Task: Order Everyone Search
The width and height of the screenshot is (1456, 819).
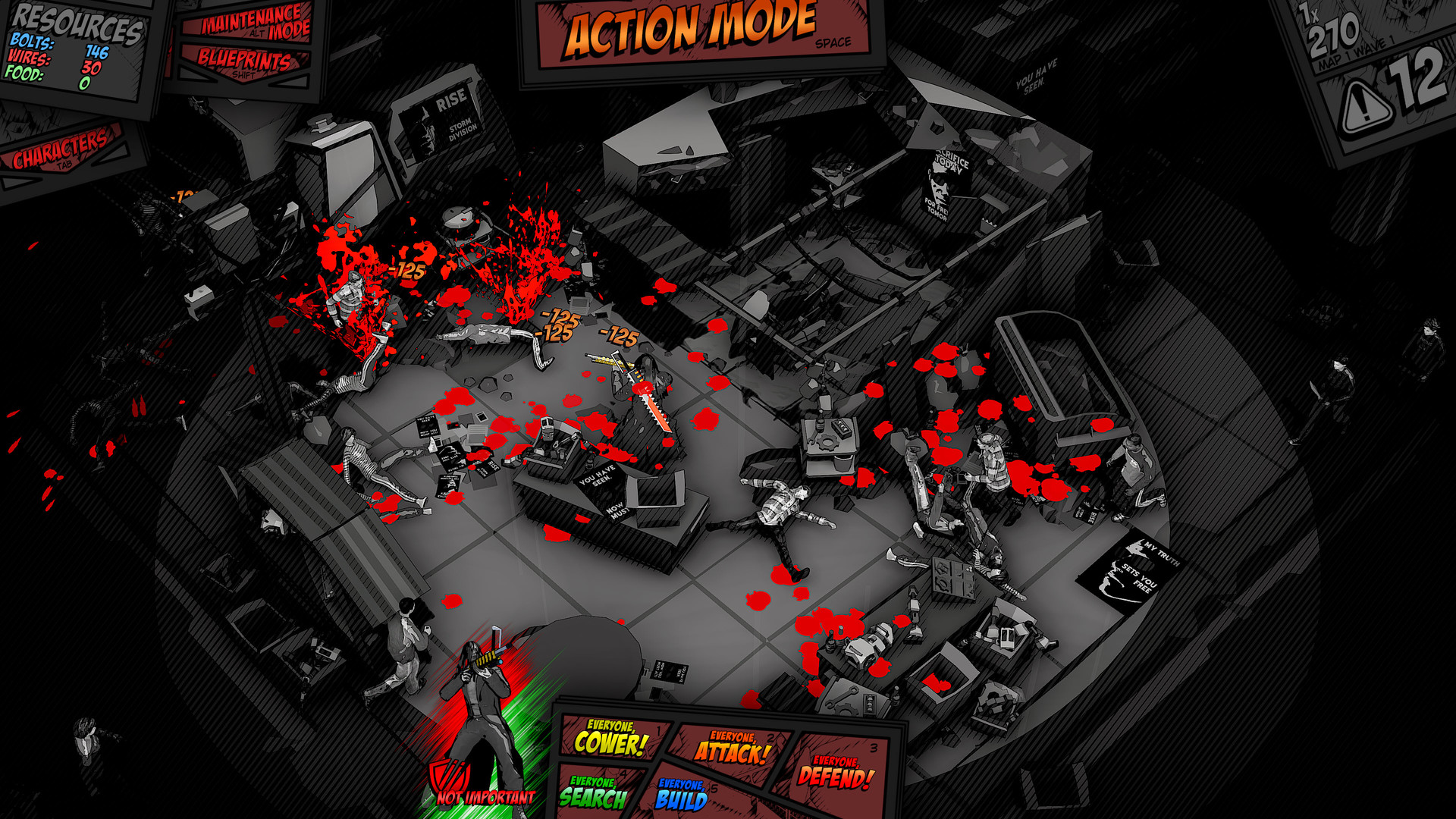Action: 594,793
